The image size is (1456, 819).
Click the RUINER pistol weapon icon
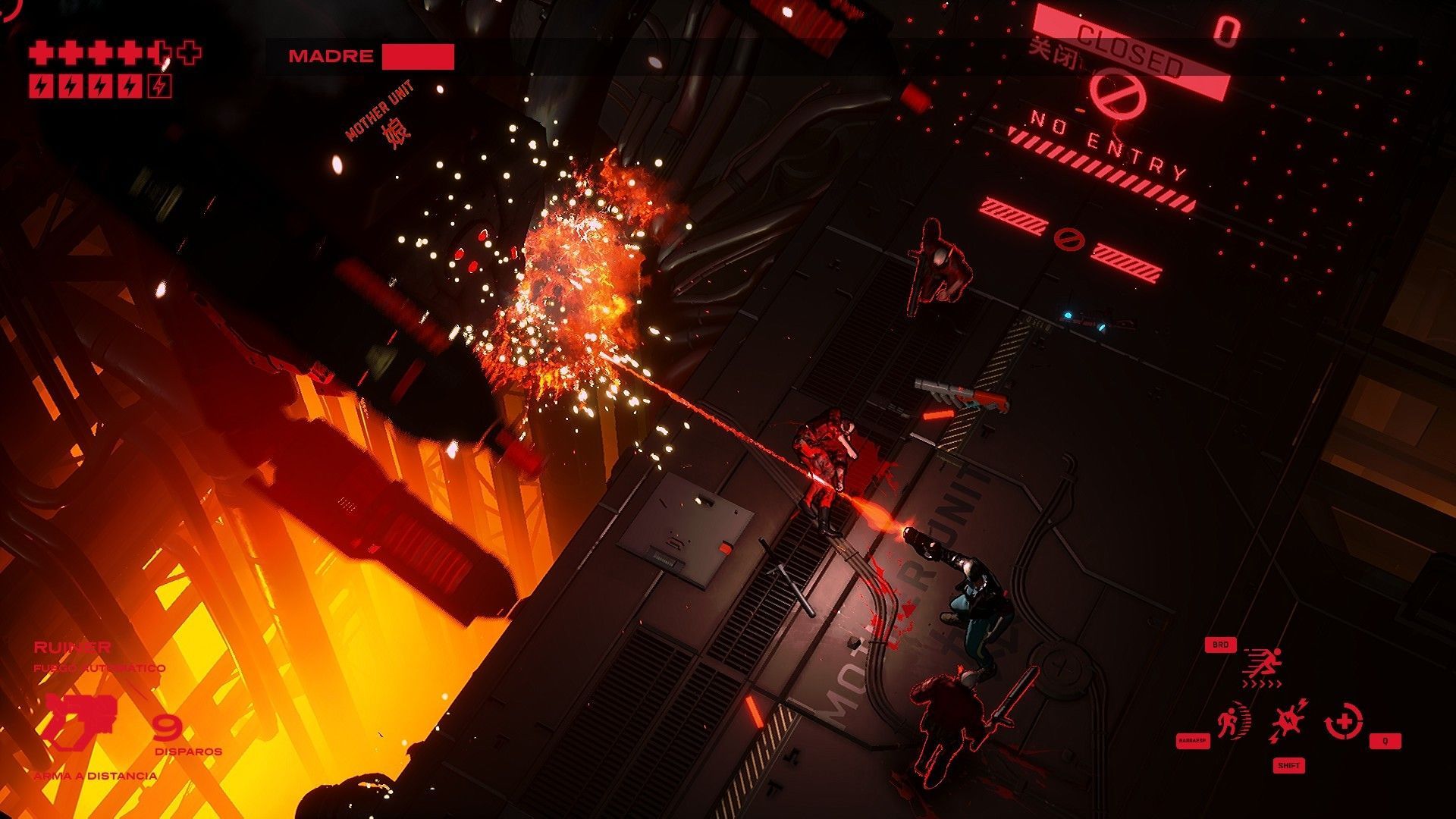point(81,720)
